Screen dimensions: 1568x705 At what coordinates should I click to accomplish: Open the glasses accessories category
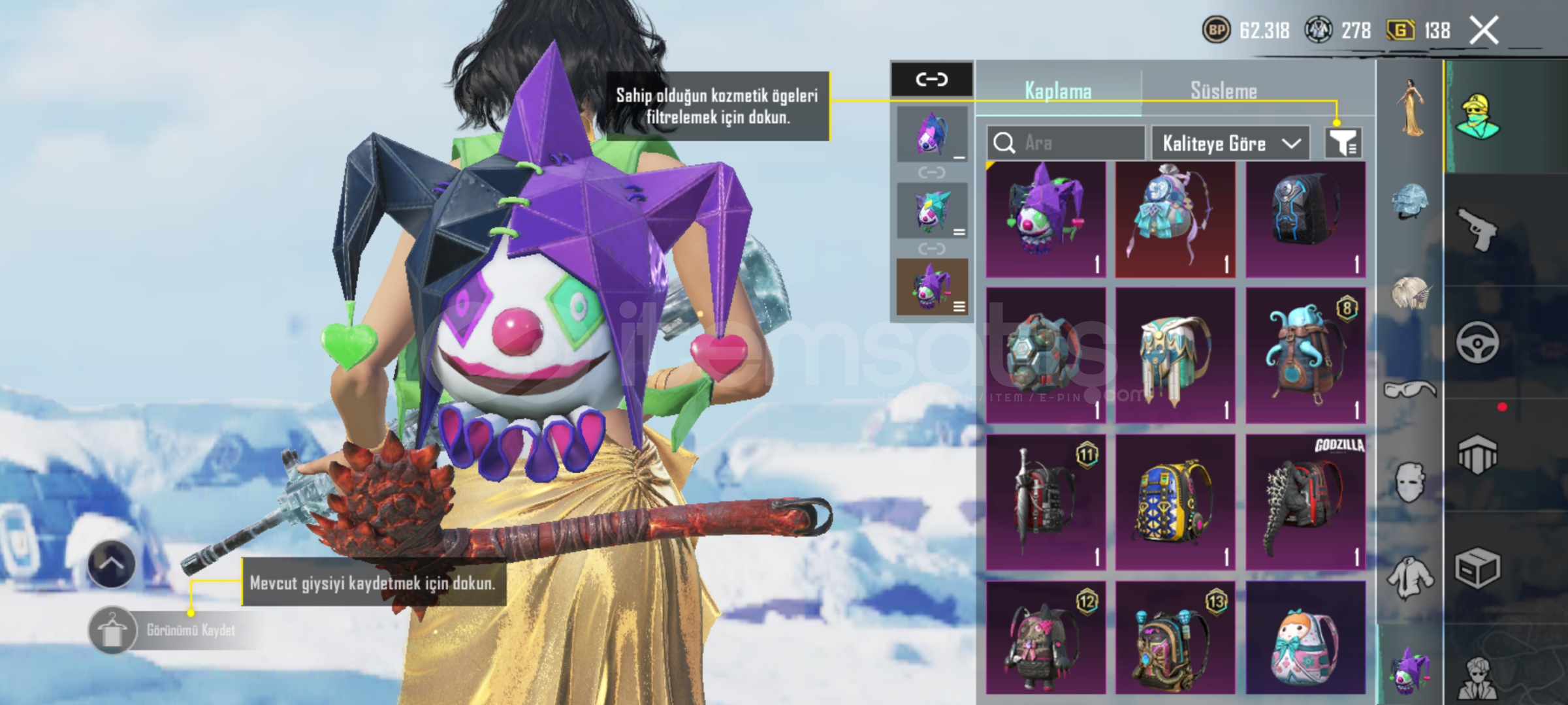click(1409, 390)
